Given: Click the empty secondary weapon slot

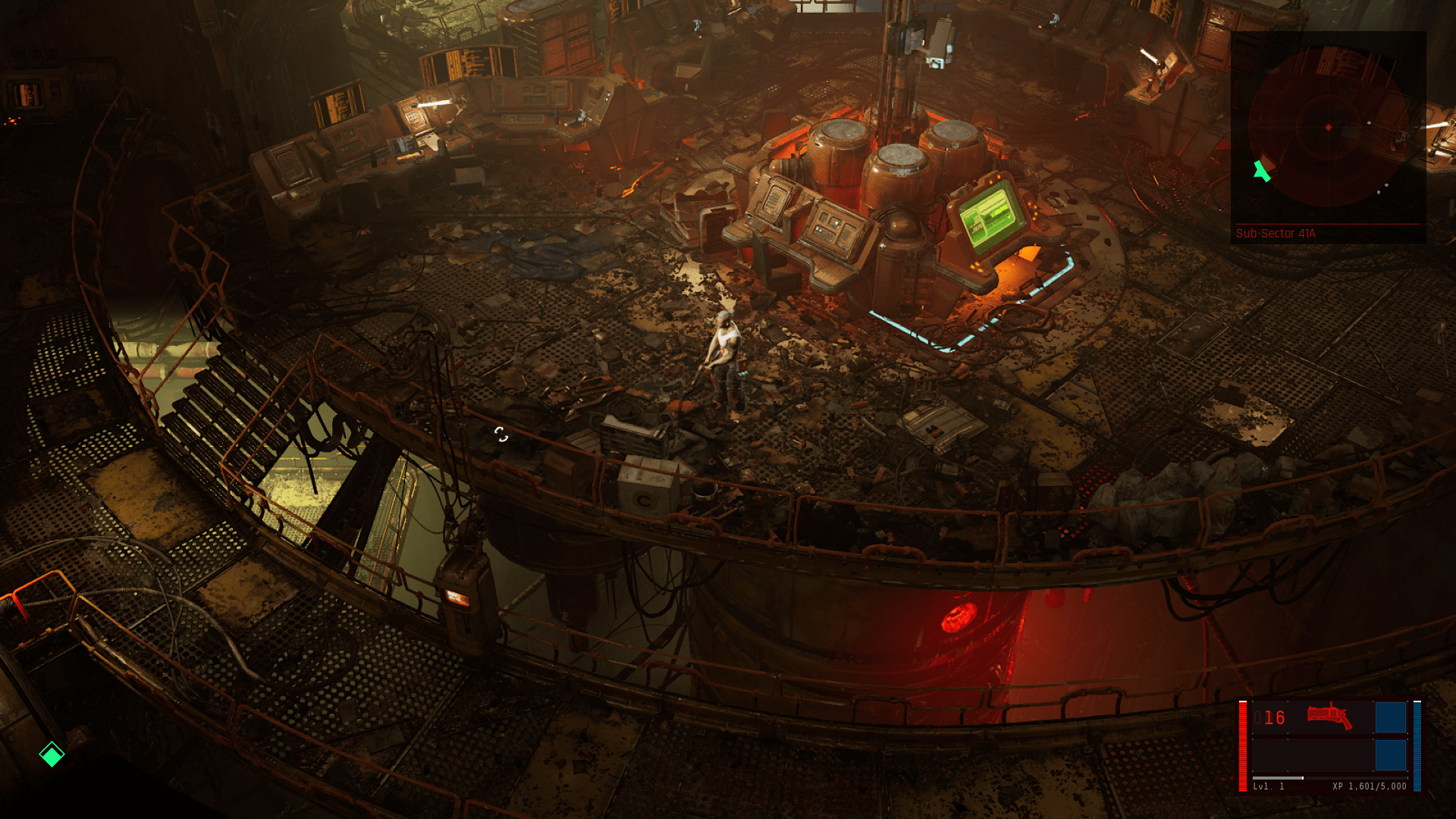Looking at the screenshot, I should tap(1329, 753).
